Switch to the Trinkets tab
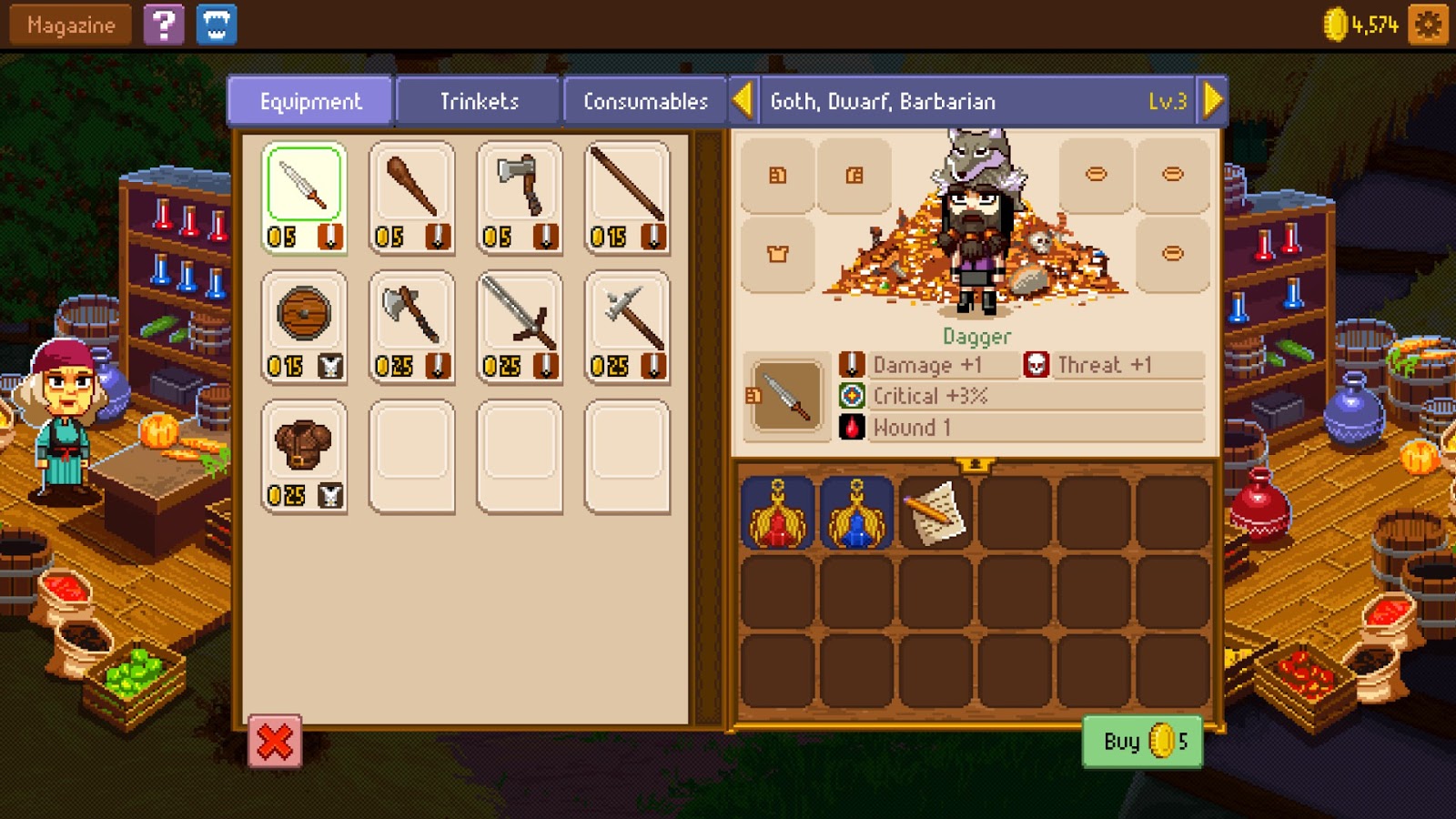Image resolution: width=1456 pixels, height=819 pixels. pyautogui.click(x=477, y=101)
